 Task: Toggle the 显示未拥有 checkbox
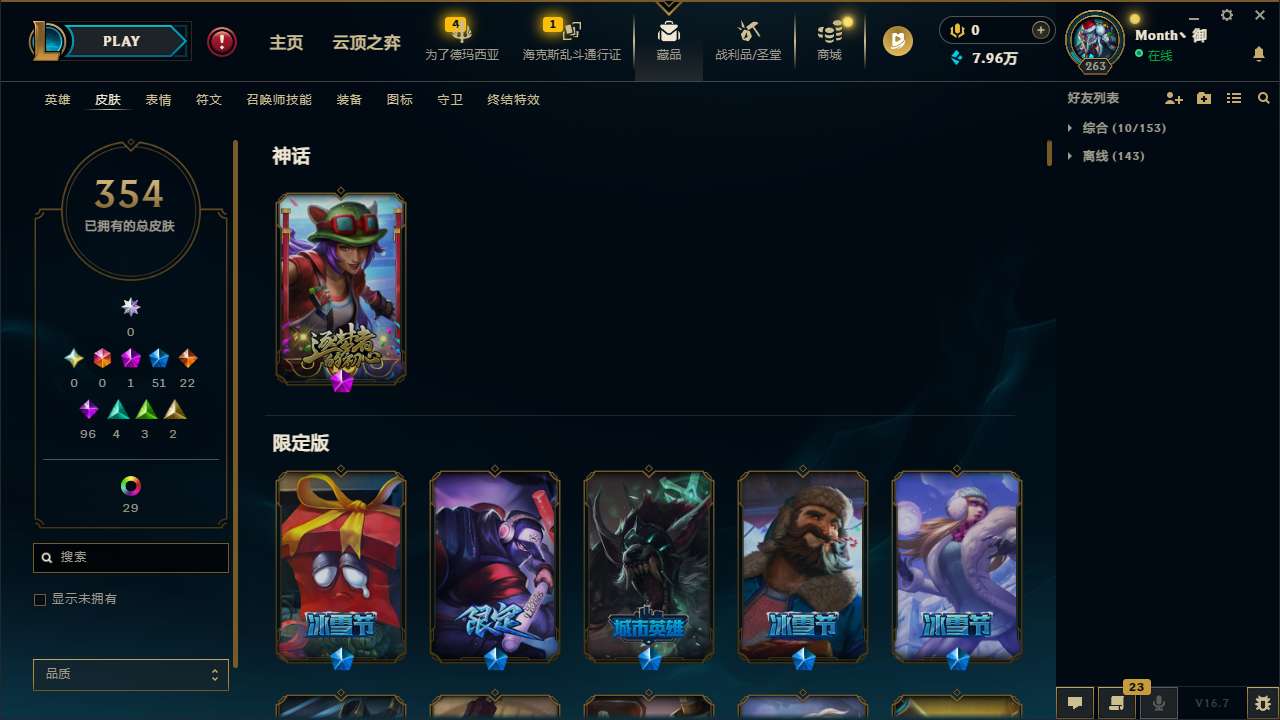pos(40,599)
